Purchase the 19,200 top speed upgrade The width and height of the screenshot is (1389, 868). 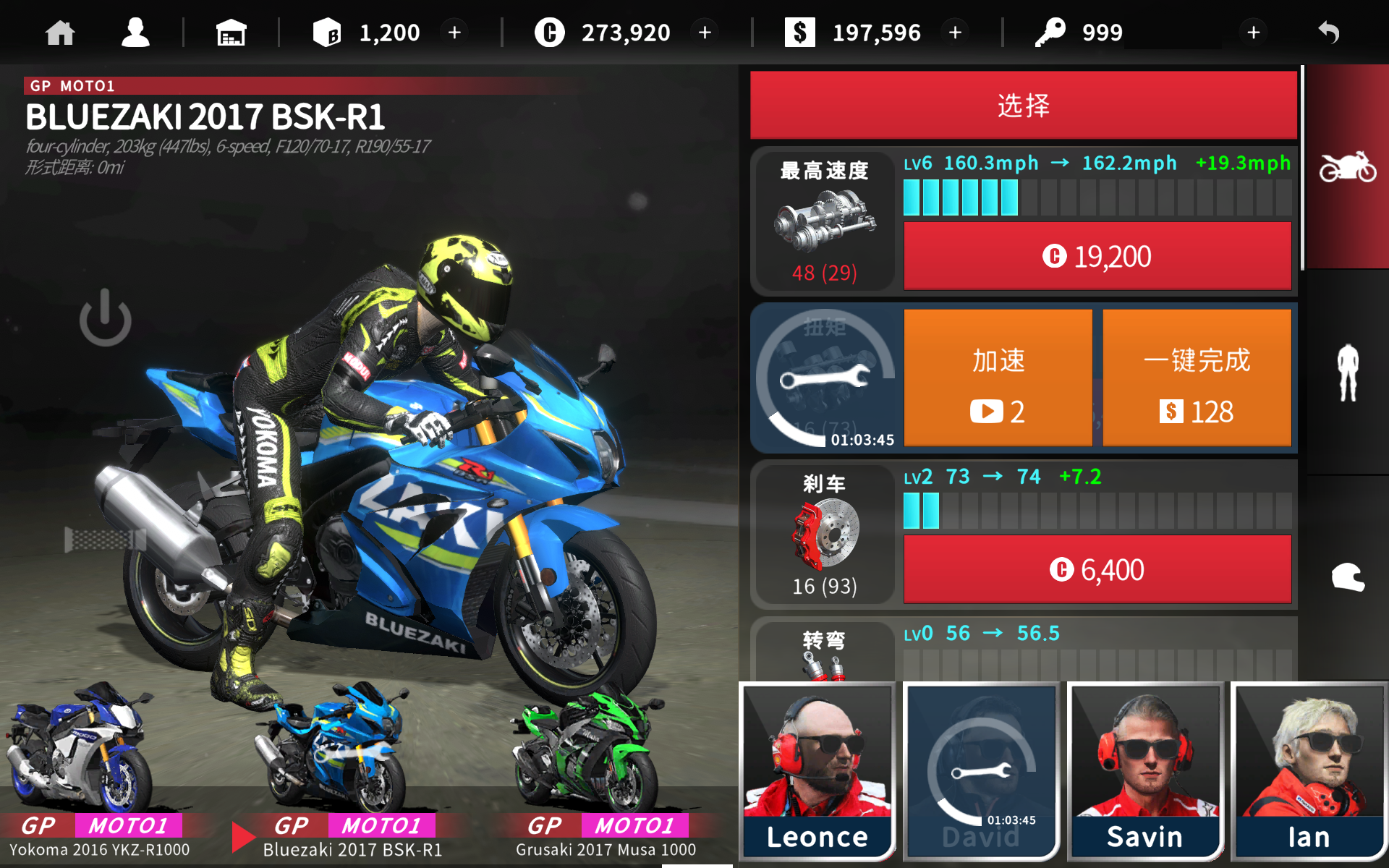coord(1097,256)
